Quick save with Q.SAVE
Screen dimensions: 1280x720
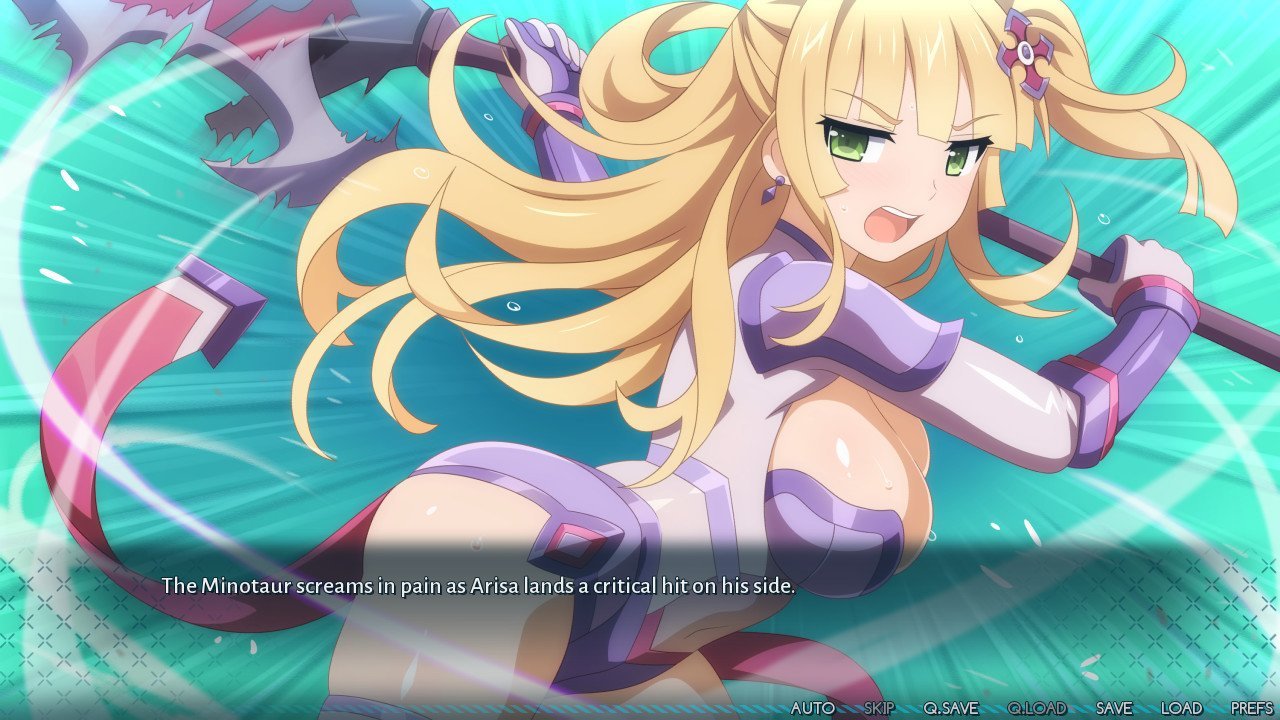pyautogui.click(x=950, y=708)
